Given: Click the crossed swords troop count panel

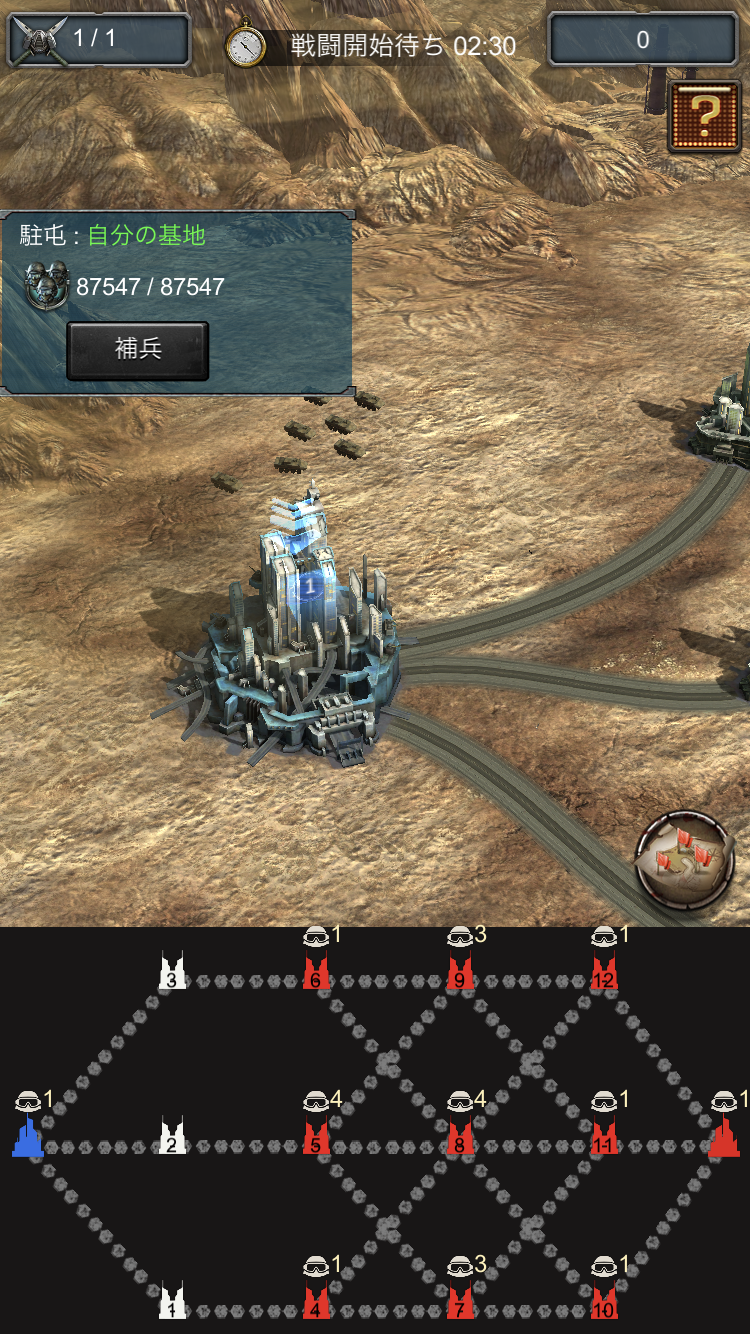Looking at the screenshot, I should 98,40.
